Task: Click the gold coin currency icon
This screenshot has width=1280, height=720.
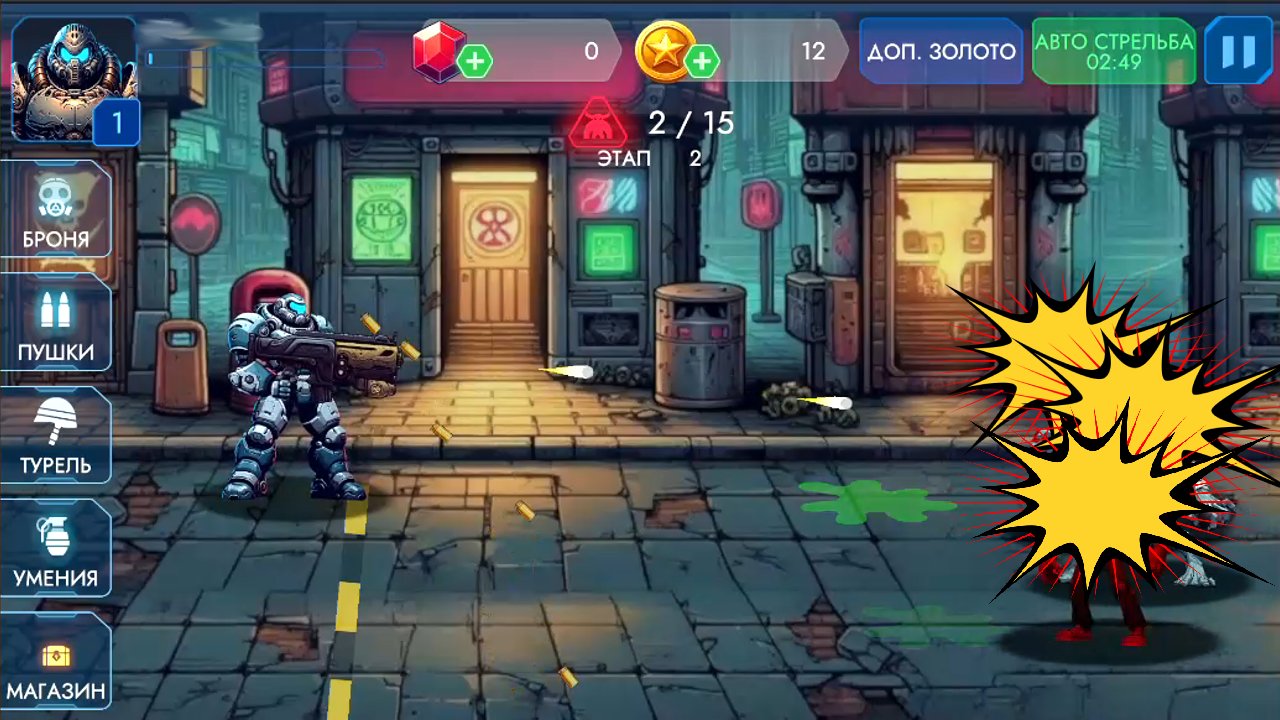Action: (x=663, y=52)
